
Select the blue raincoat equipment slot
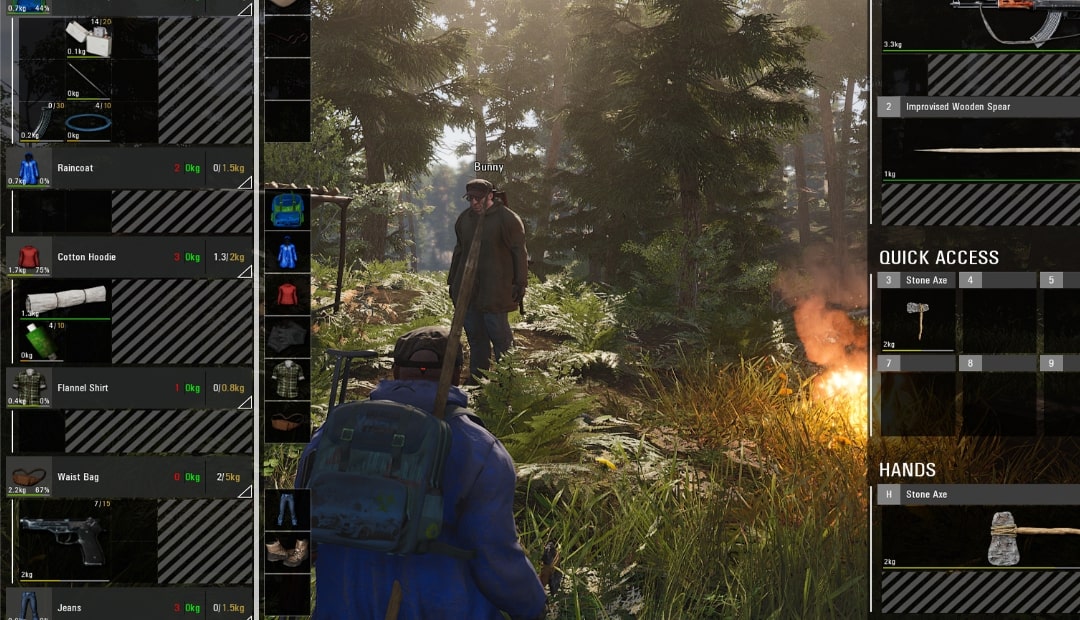click(287, 253)
